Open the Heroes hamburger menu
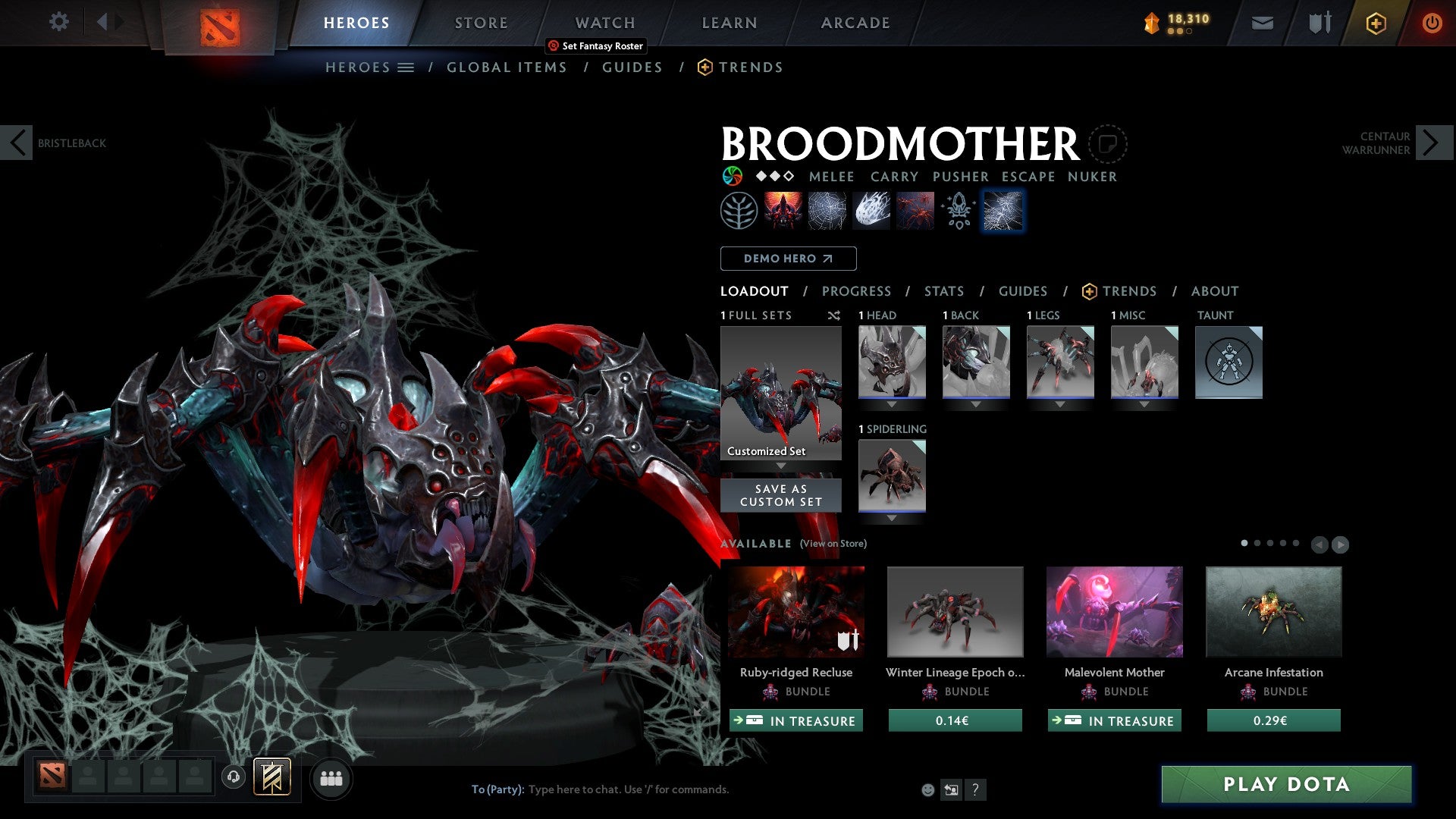This screenshot has height=819, width=1456. point(407,67)
